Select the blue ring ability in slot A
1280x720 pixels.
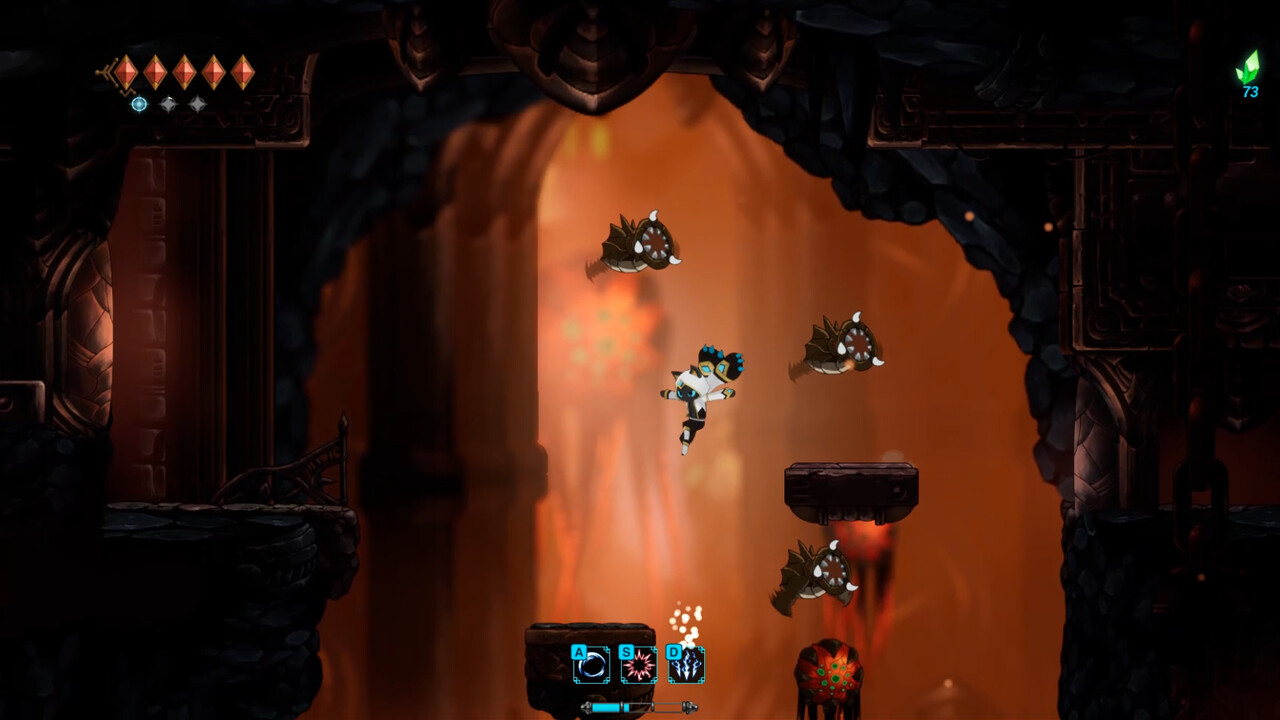(589, 662)
